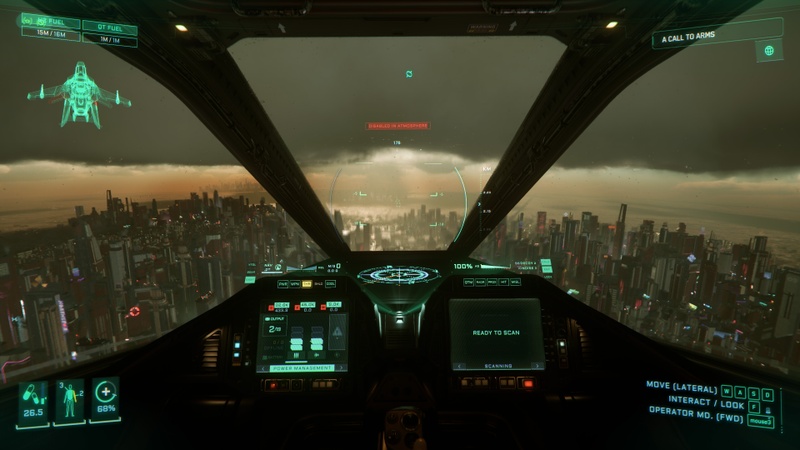Choose the COOL tab on the left display
The width and height of the screenshot is (800, 450).
point(330,284)
